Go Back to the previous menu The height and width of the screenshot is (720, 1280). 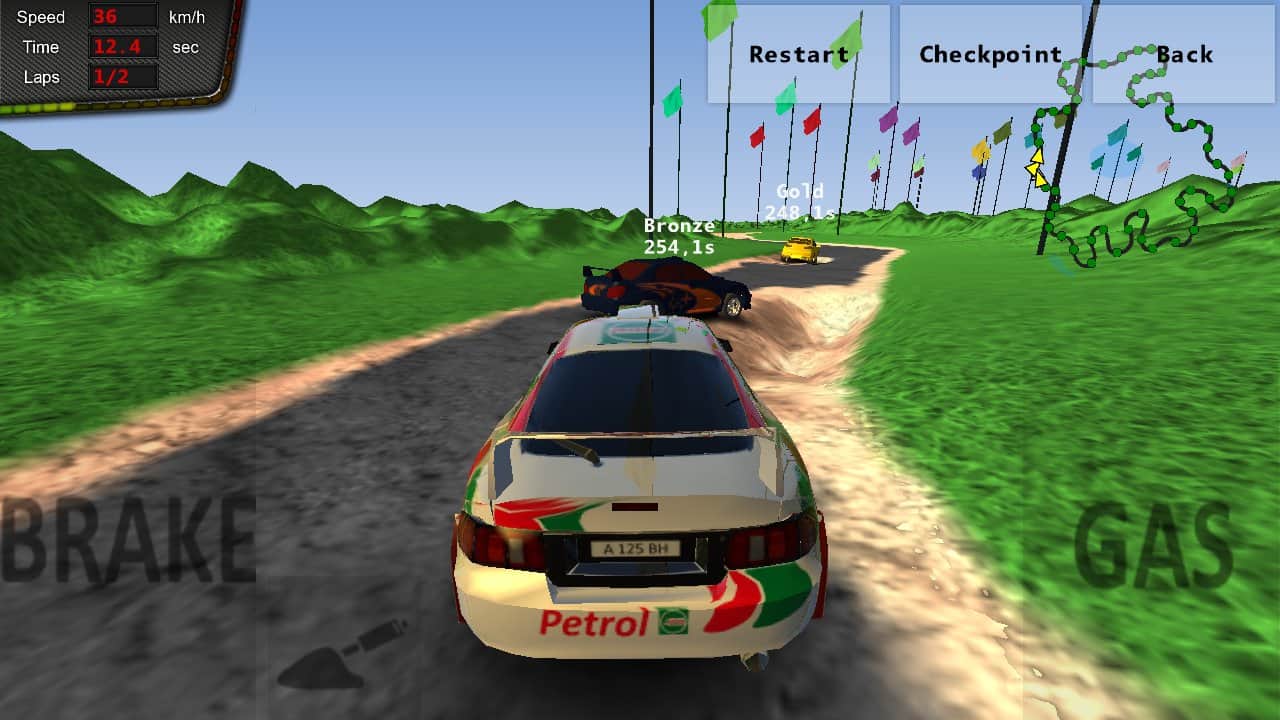pyautogui.click(x=1184, y=54)
